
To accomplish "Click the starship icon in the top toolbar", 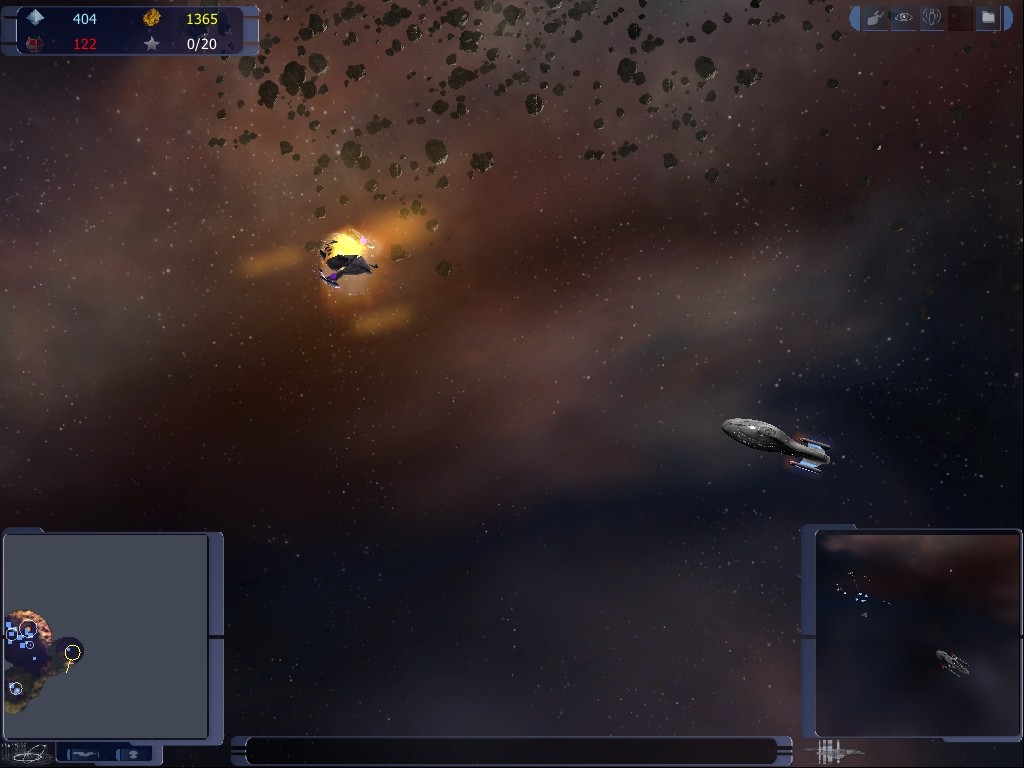I will (x=876, y=18).
